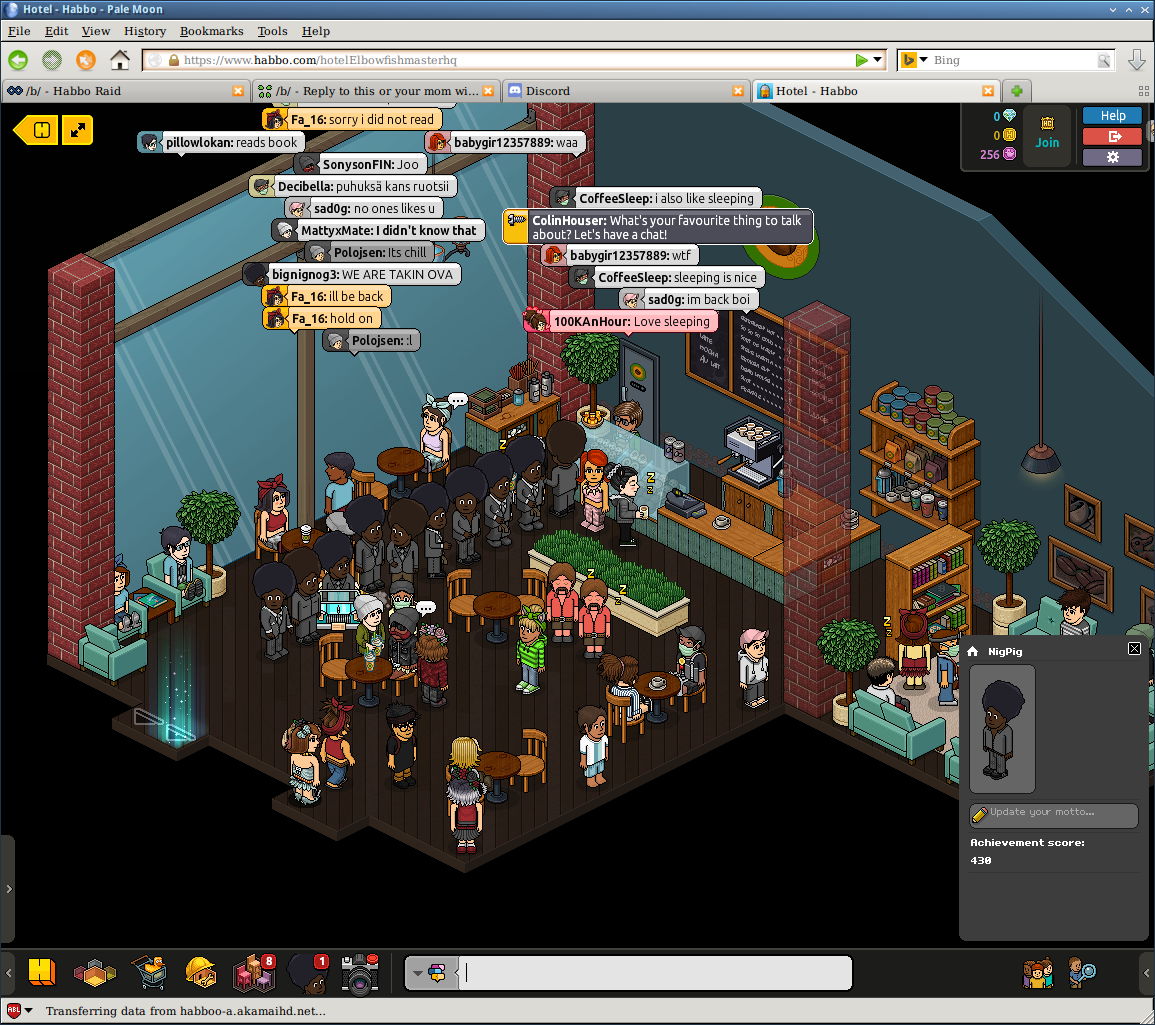Image resolution: width=1155 pixels, height=1025 pixels.
Task: Open the shop catalogue cart icon
Action: coord(148,972)
